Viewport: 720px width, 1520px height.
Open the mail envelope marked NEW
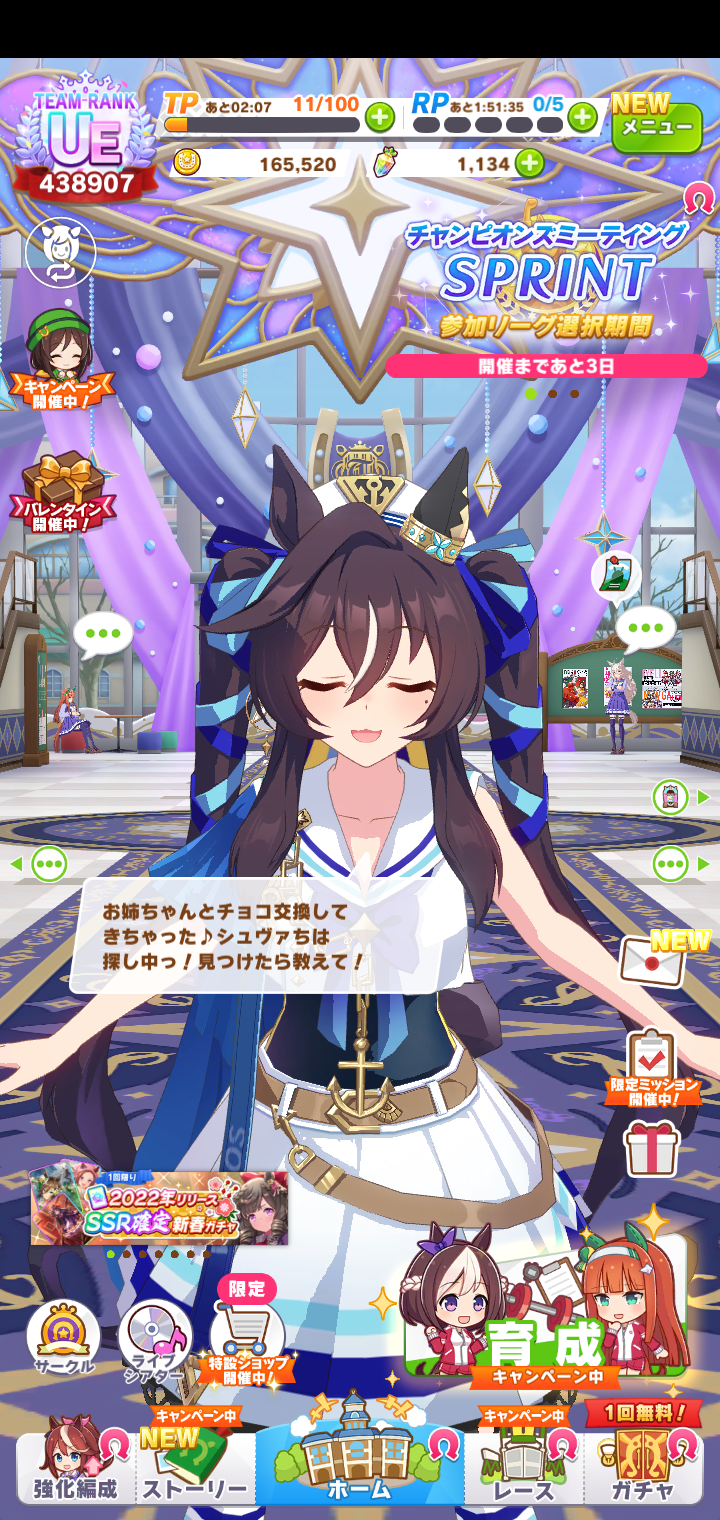pyautogui.click(x=655, y=960)
